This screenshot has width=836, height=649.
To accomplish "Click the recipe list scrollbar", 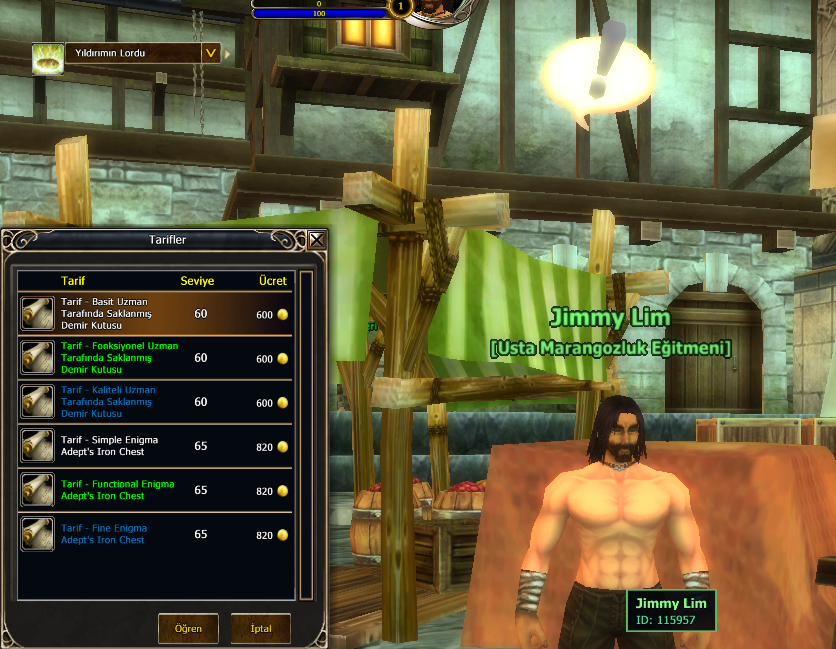I will [306, 430].
